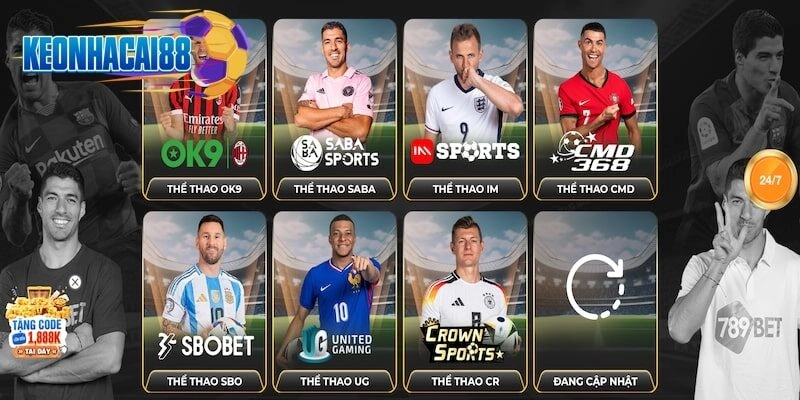Choose the Thể Thao IM sports card
Viewport: 800px width, 400px height.
(x=465, y=110)
